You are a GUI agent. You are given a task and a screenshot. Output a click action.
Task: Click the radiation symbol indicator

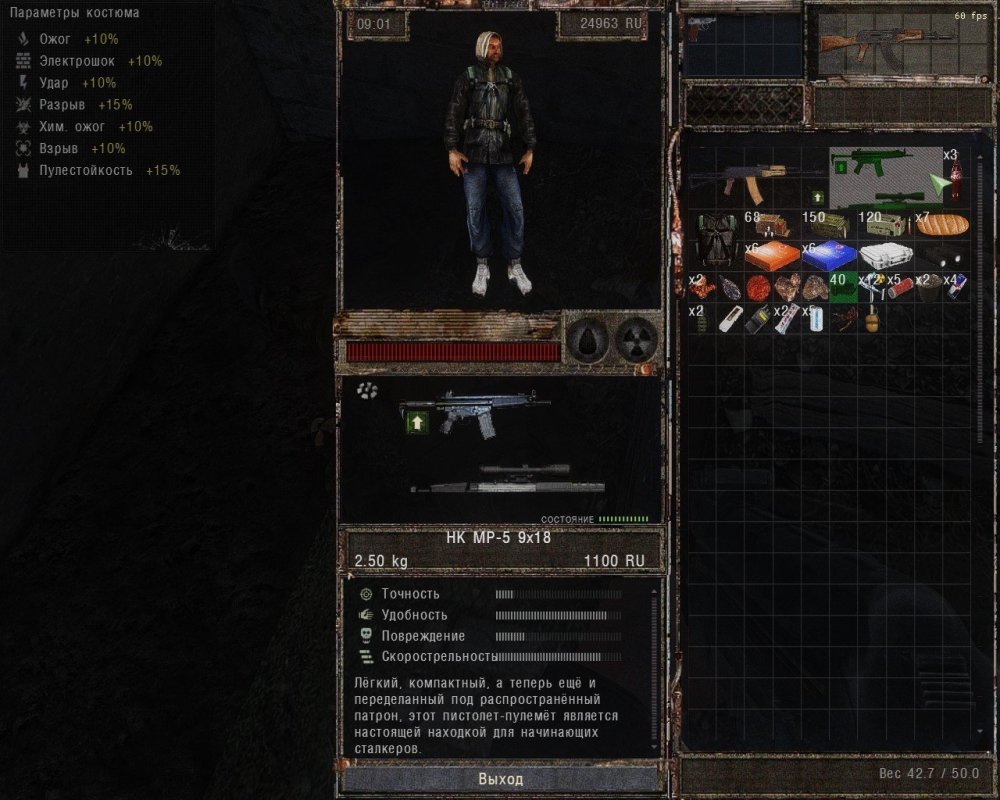pos(634,342)
